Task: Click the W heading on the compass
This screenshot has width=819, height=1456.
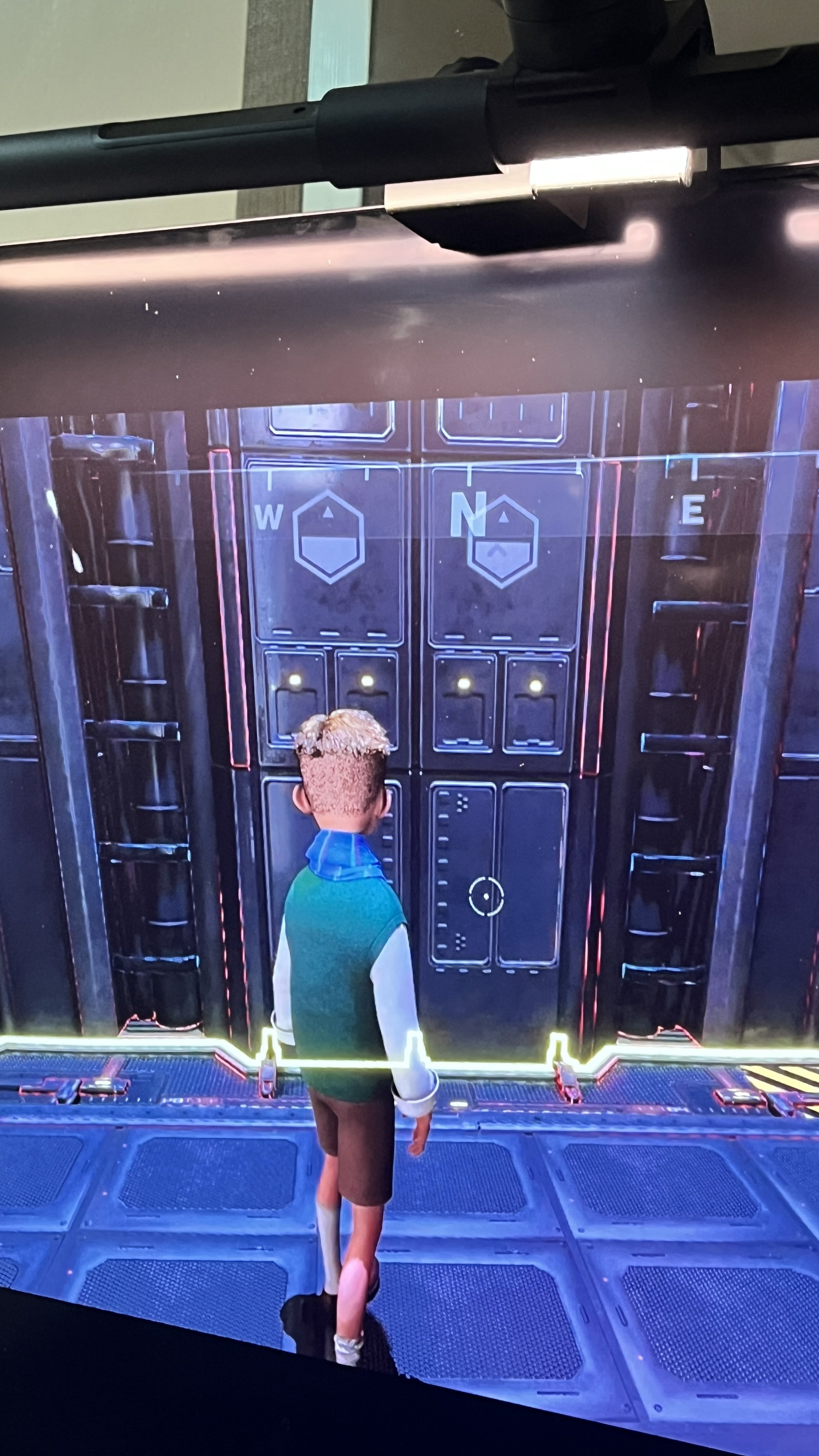Action: [x=268, y=517]
